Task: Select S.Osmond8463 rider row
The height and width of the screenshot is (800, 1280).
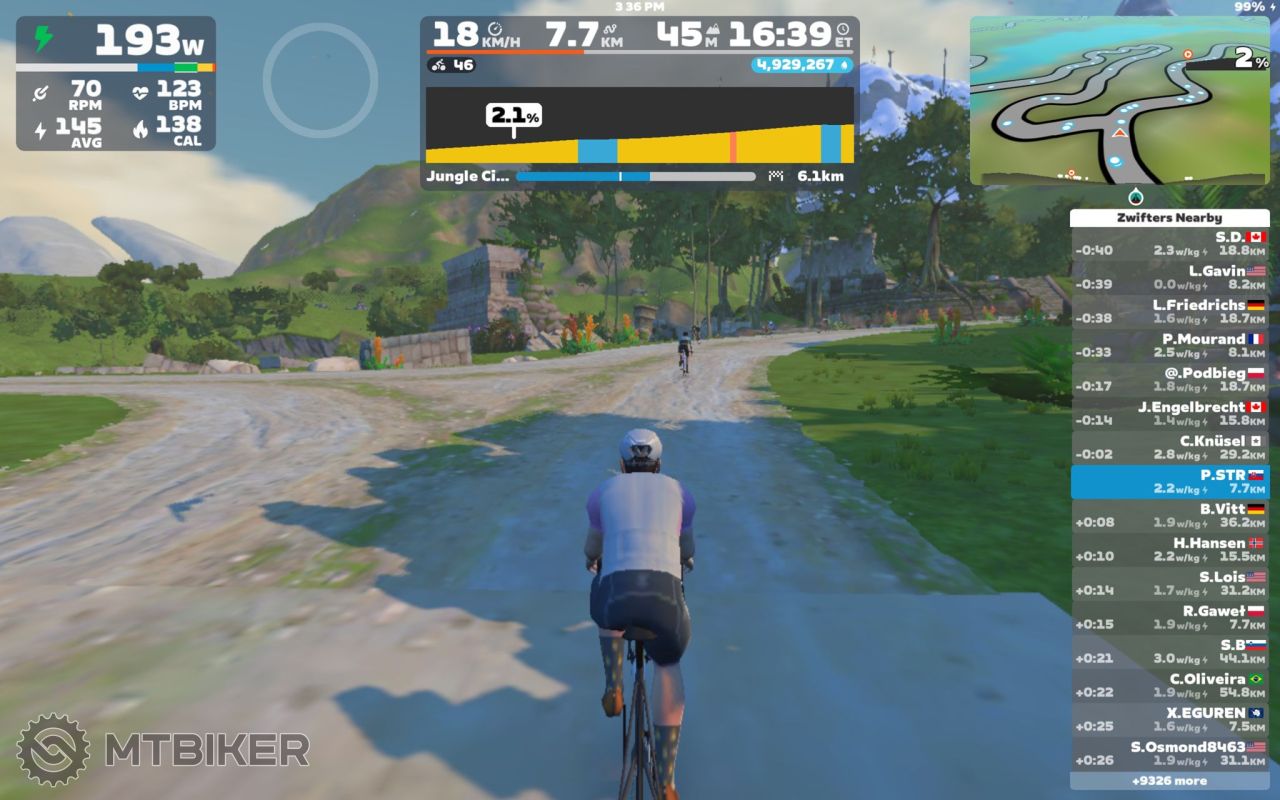Action: pos(1169,754)
